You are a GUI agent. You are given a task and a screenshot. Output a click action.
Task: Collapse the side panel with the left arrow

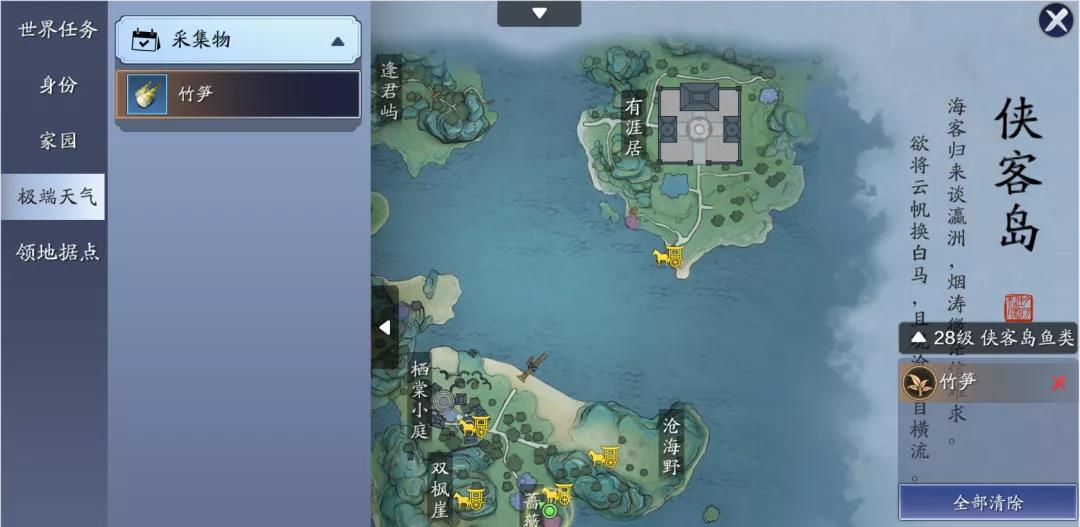pos(385,327)
